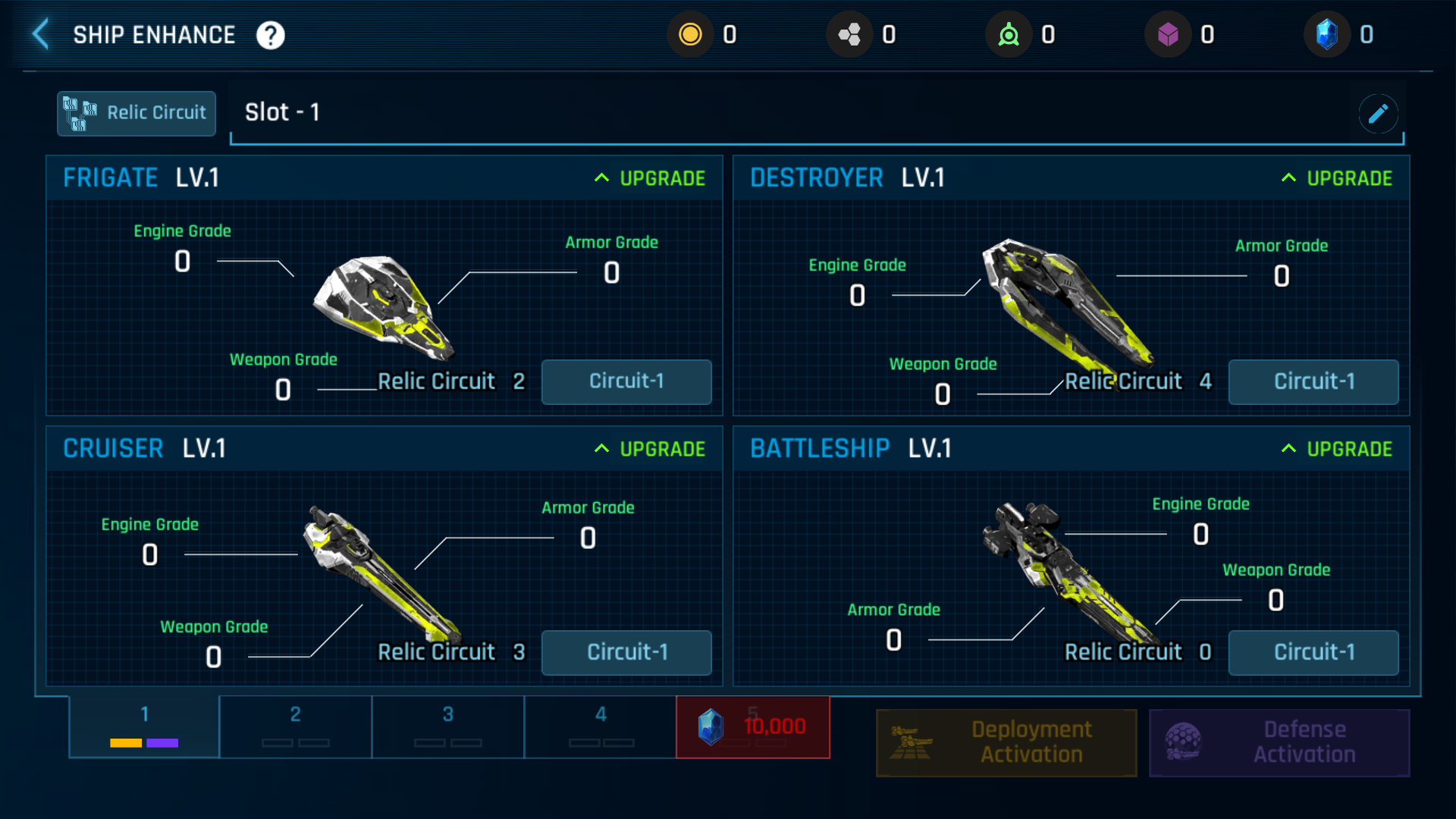Switch to slot tab 4

pos(601,726)
